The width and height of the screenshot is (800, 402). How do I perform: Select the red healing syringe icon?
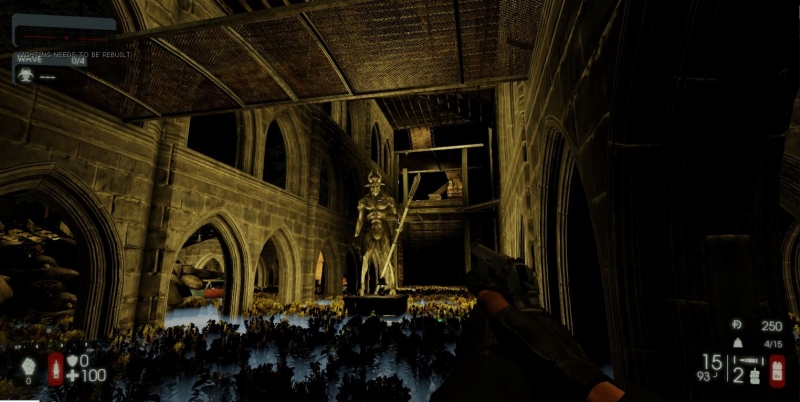[56, 367]
